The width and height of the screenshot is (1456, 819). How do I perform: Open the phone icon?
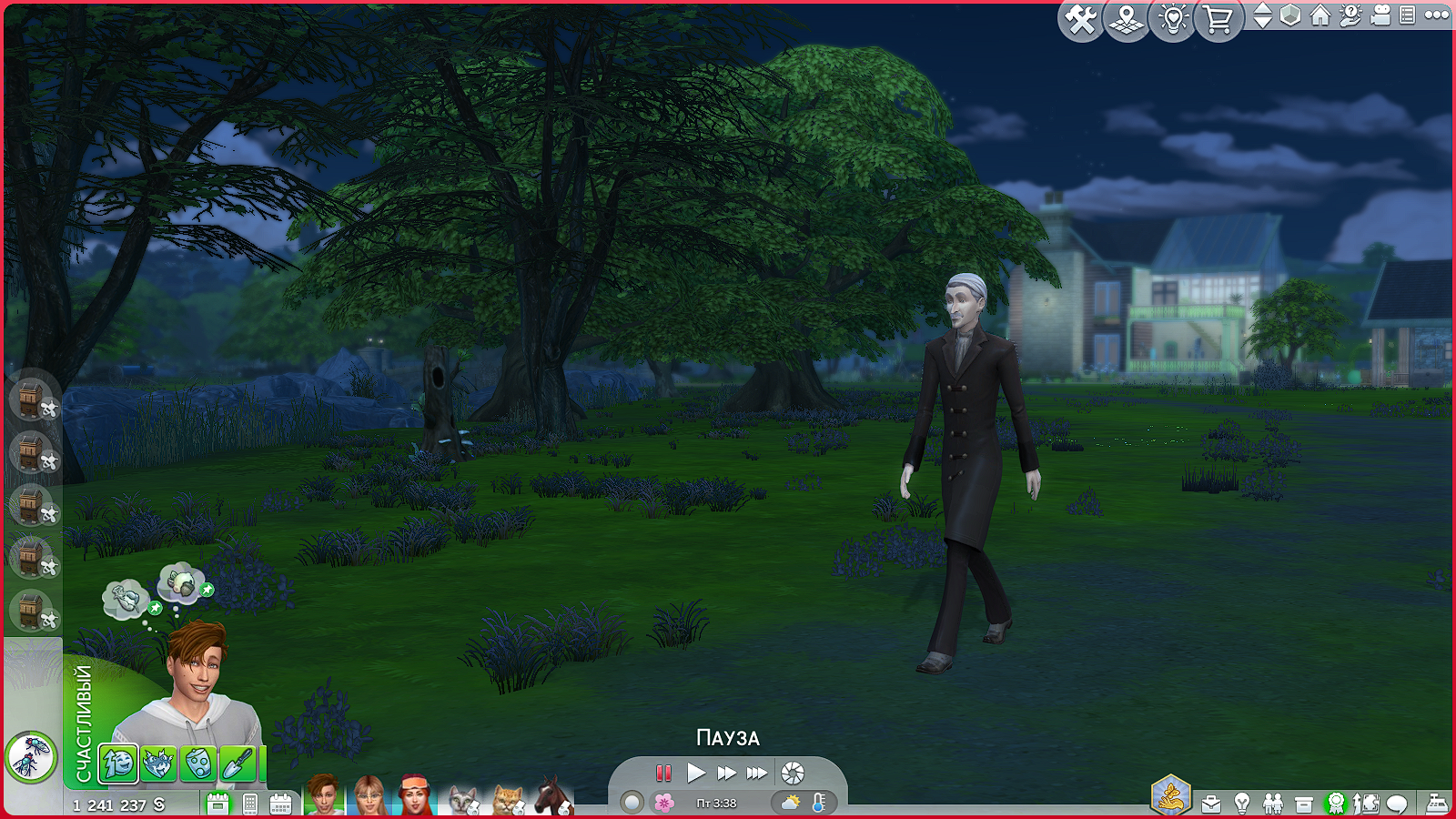click(250, 804)
